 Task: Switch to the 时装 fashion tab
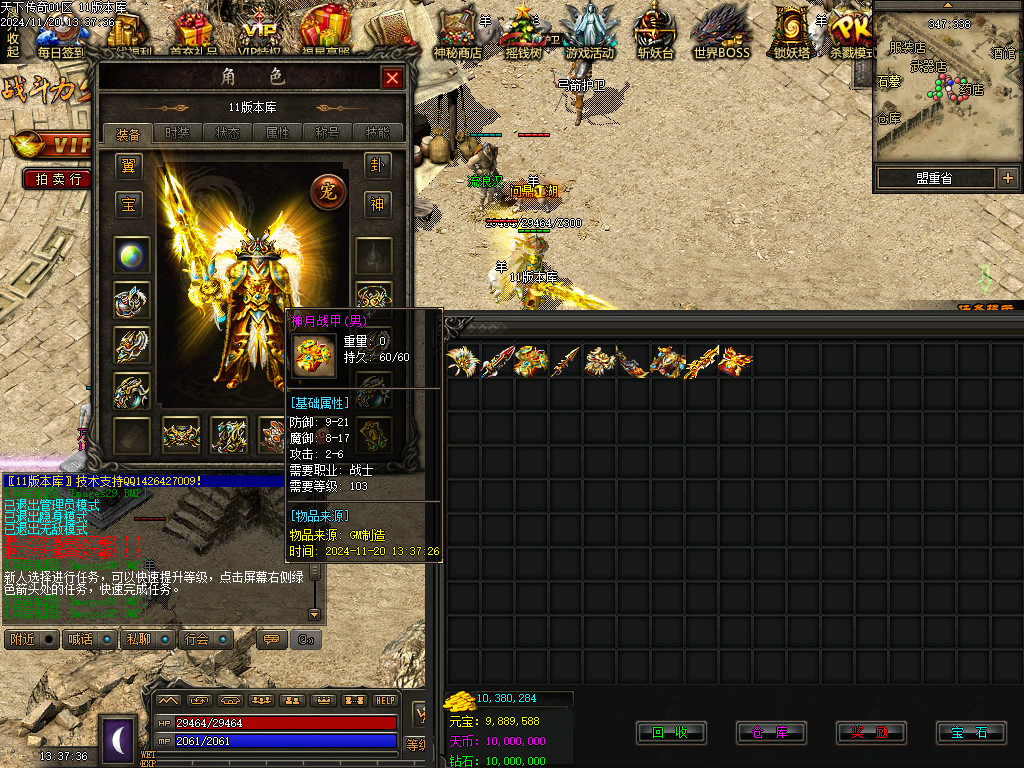tap(177, 133)
